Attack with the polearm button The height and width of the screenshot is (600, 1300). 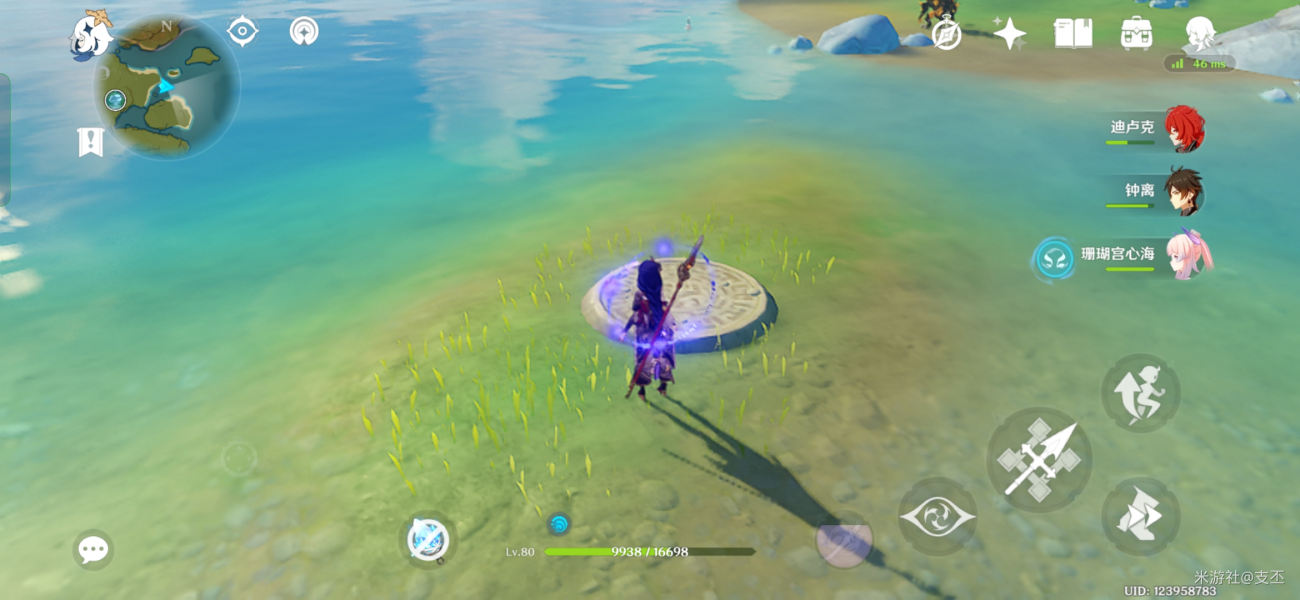coord(1039,460)
